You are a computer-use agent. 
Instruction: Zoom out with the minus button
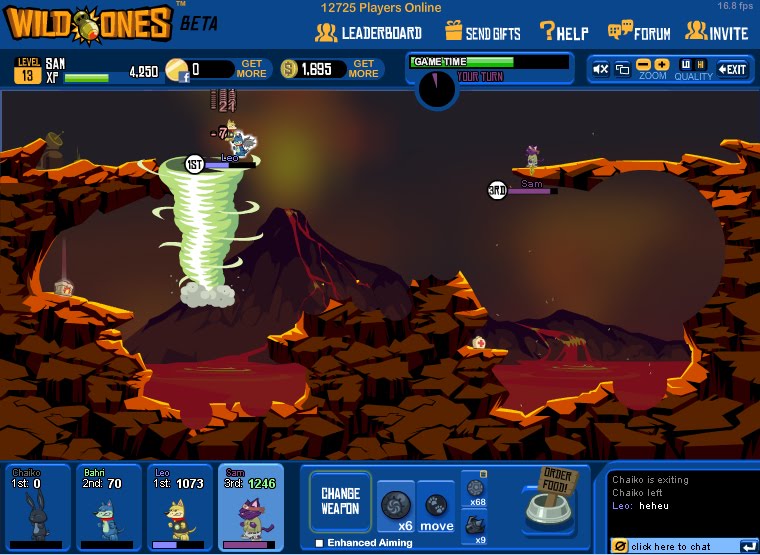644,65
